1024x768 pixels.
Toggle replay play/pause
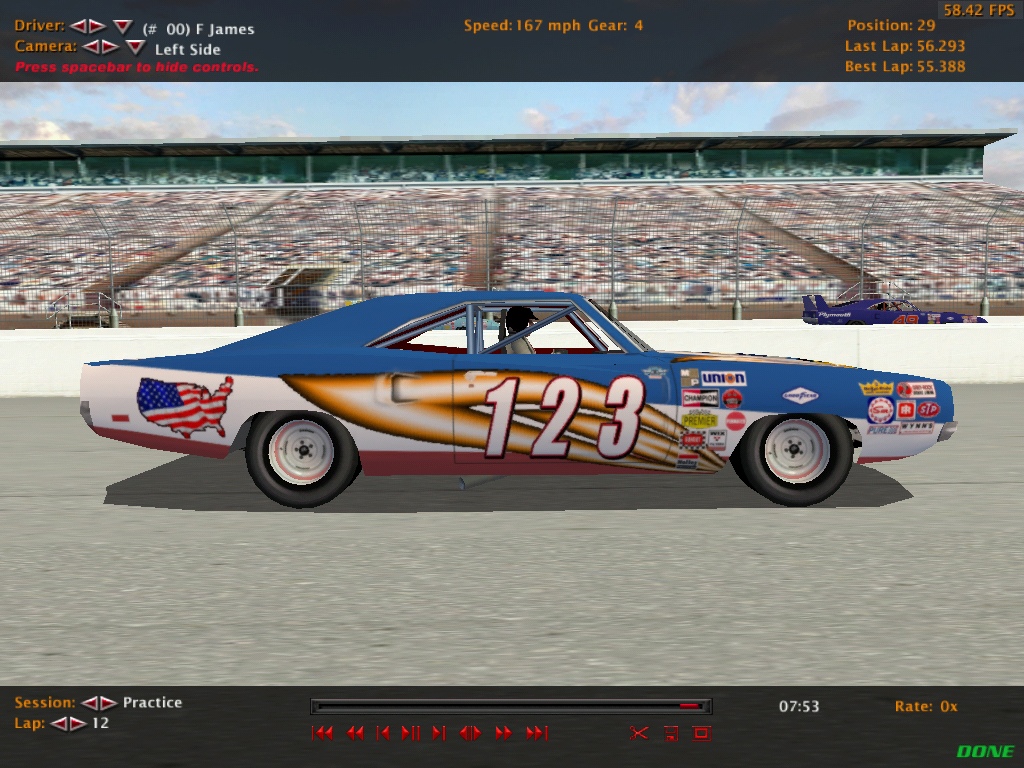(410, 733)
